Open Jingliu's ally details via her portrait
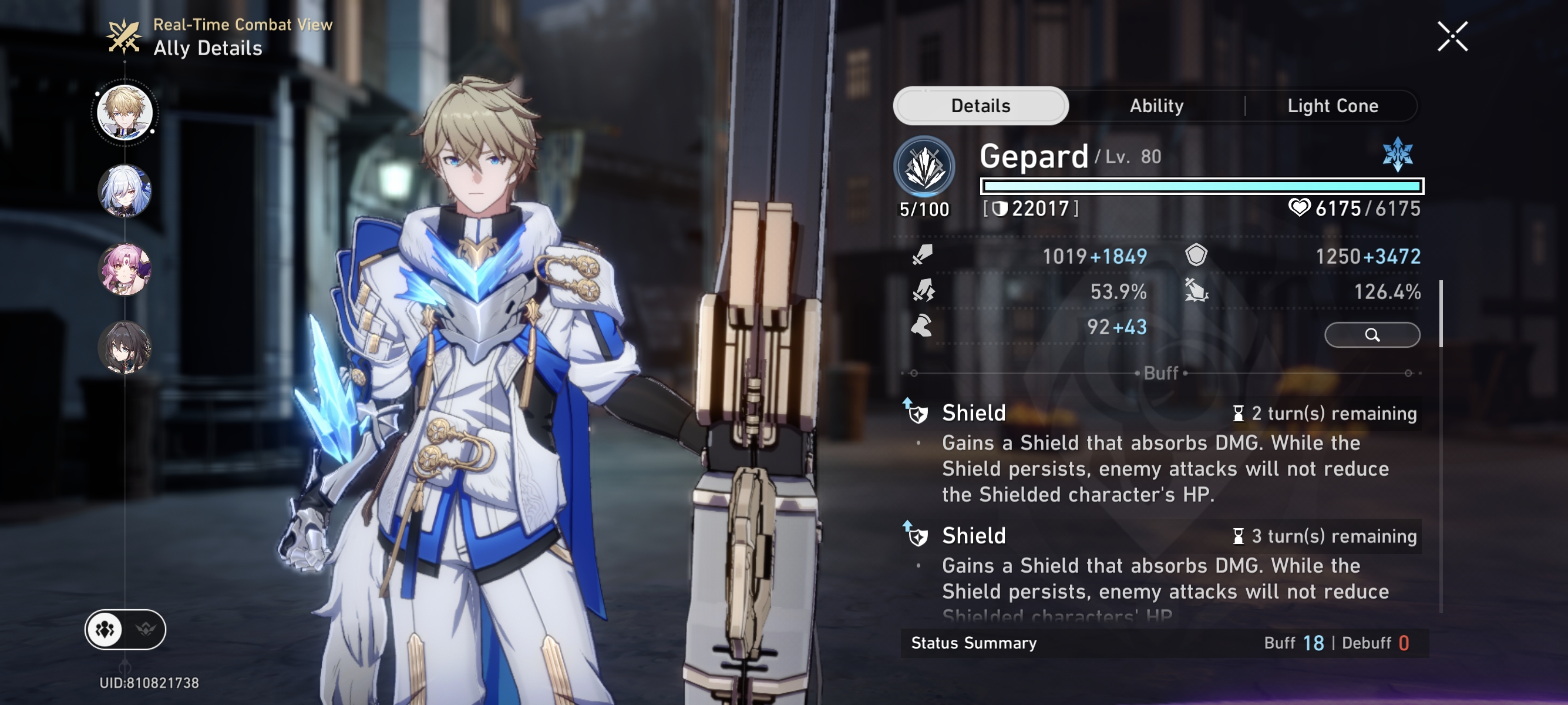This screenshot has height=705, width=1568. (x=126, y=190)
